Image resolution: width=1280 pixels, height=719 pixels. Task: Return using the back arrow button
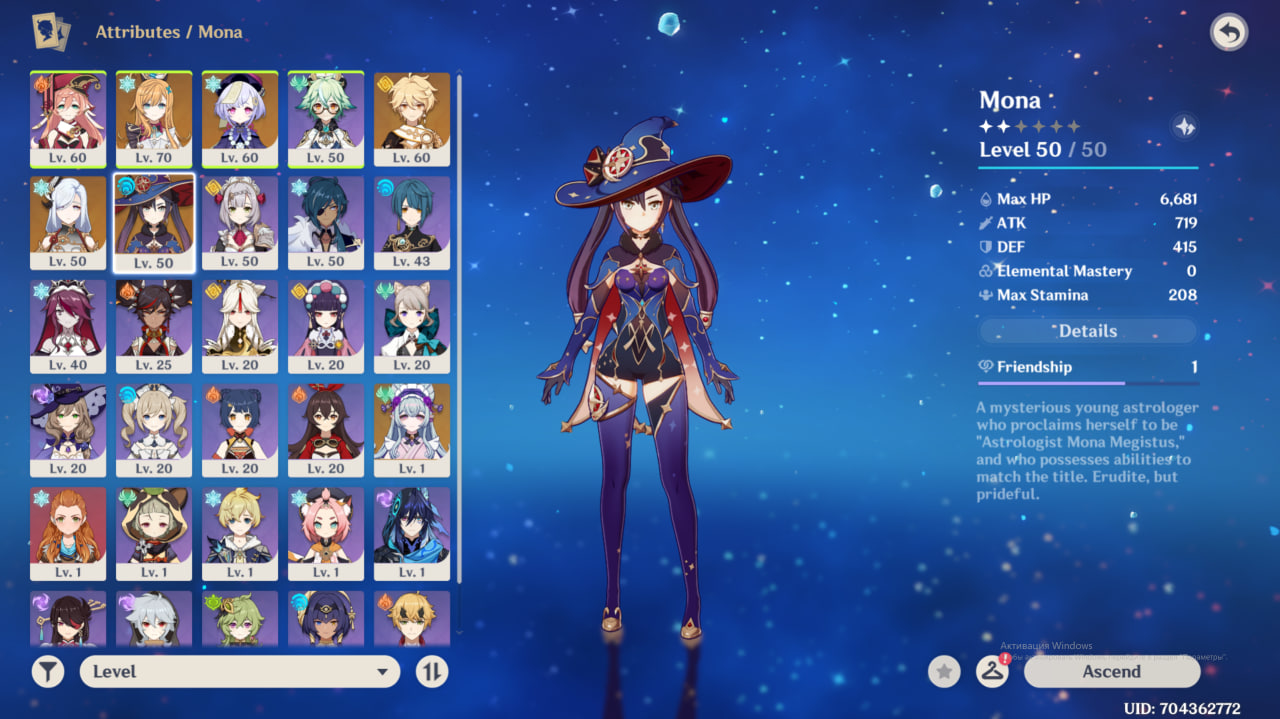pos(1229,32)
